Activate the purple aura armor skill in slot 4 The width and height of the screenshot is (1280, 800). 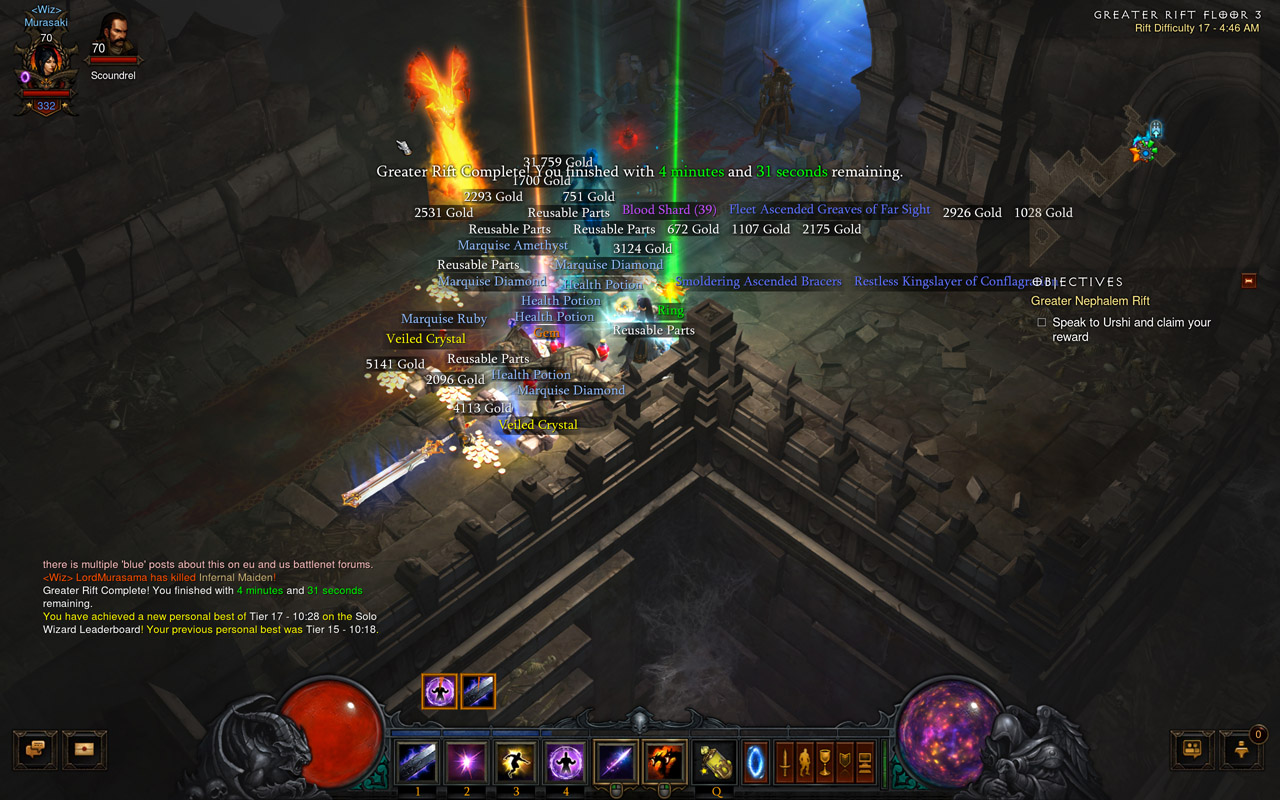pyautogui.click(x=565, y=763)
